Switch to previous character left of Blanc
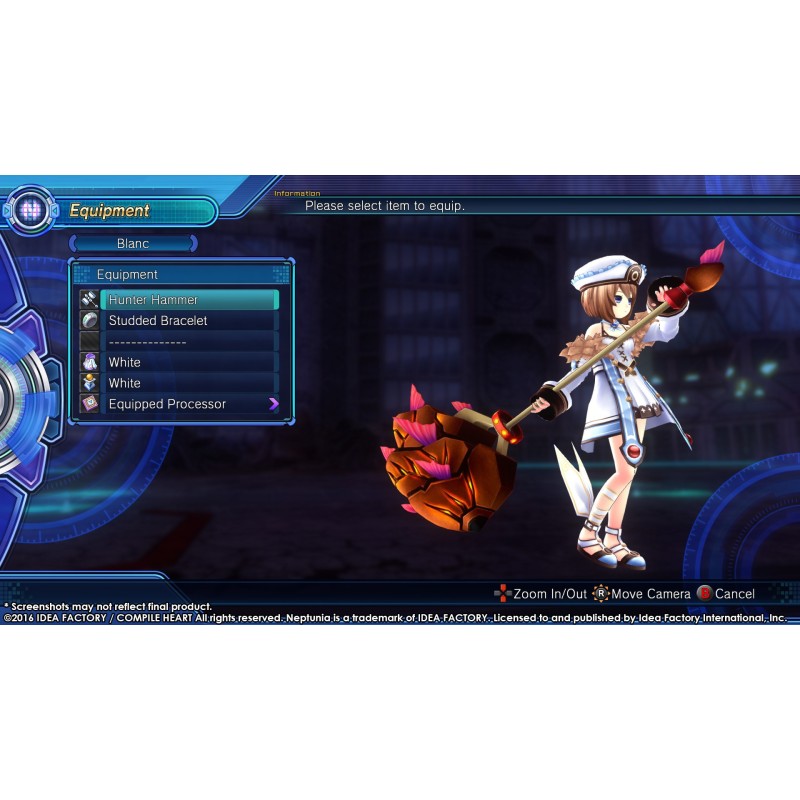The height and width of the screenshot is (800, 800). tap(73, 244)
